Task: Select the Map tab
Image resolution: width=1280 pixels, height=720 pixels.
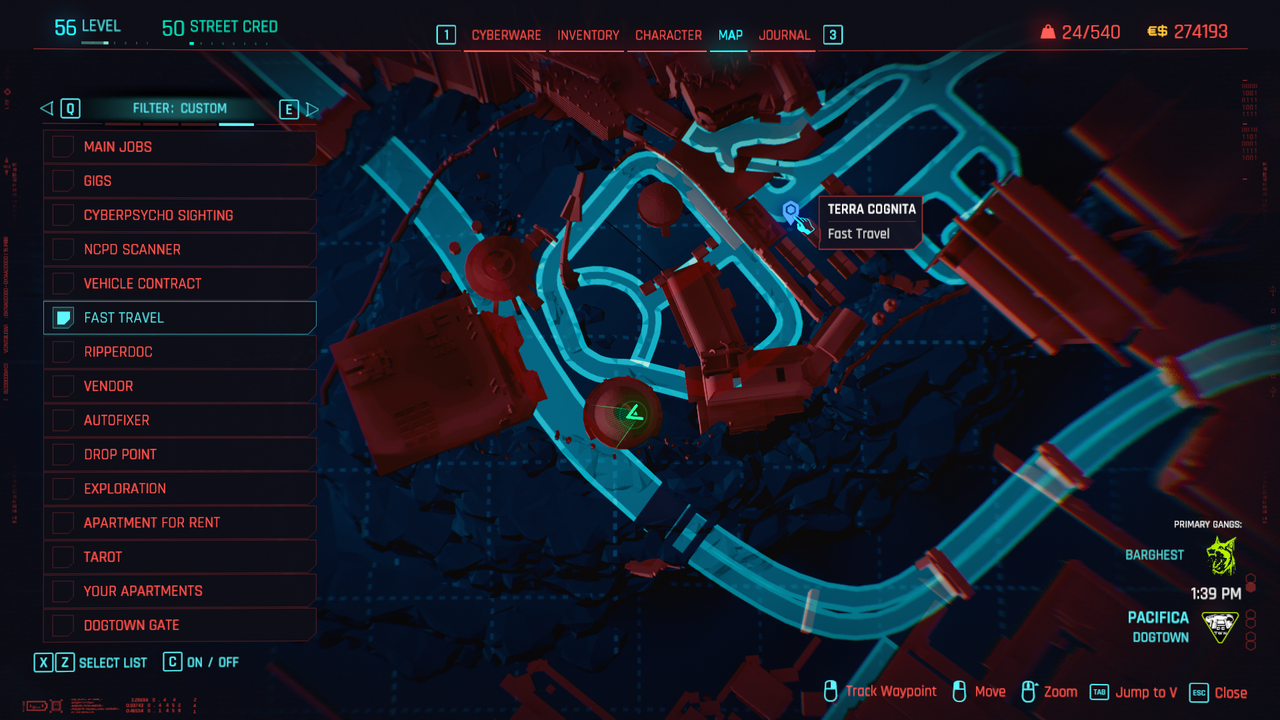Action: [730, 35]
